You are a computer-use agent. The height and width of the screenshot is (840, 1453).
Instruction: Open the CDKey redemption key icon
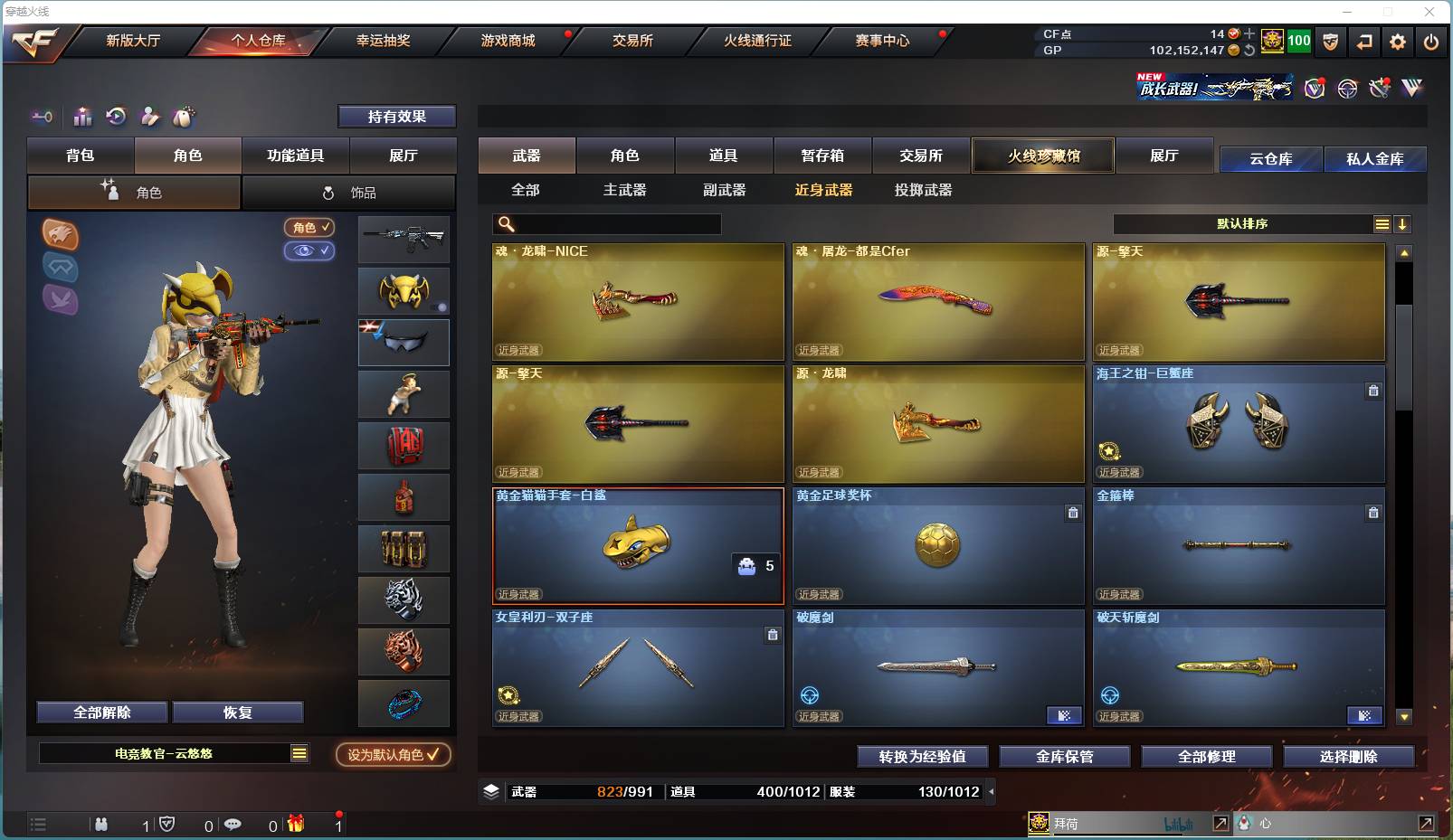coord(41,117)
